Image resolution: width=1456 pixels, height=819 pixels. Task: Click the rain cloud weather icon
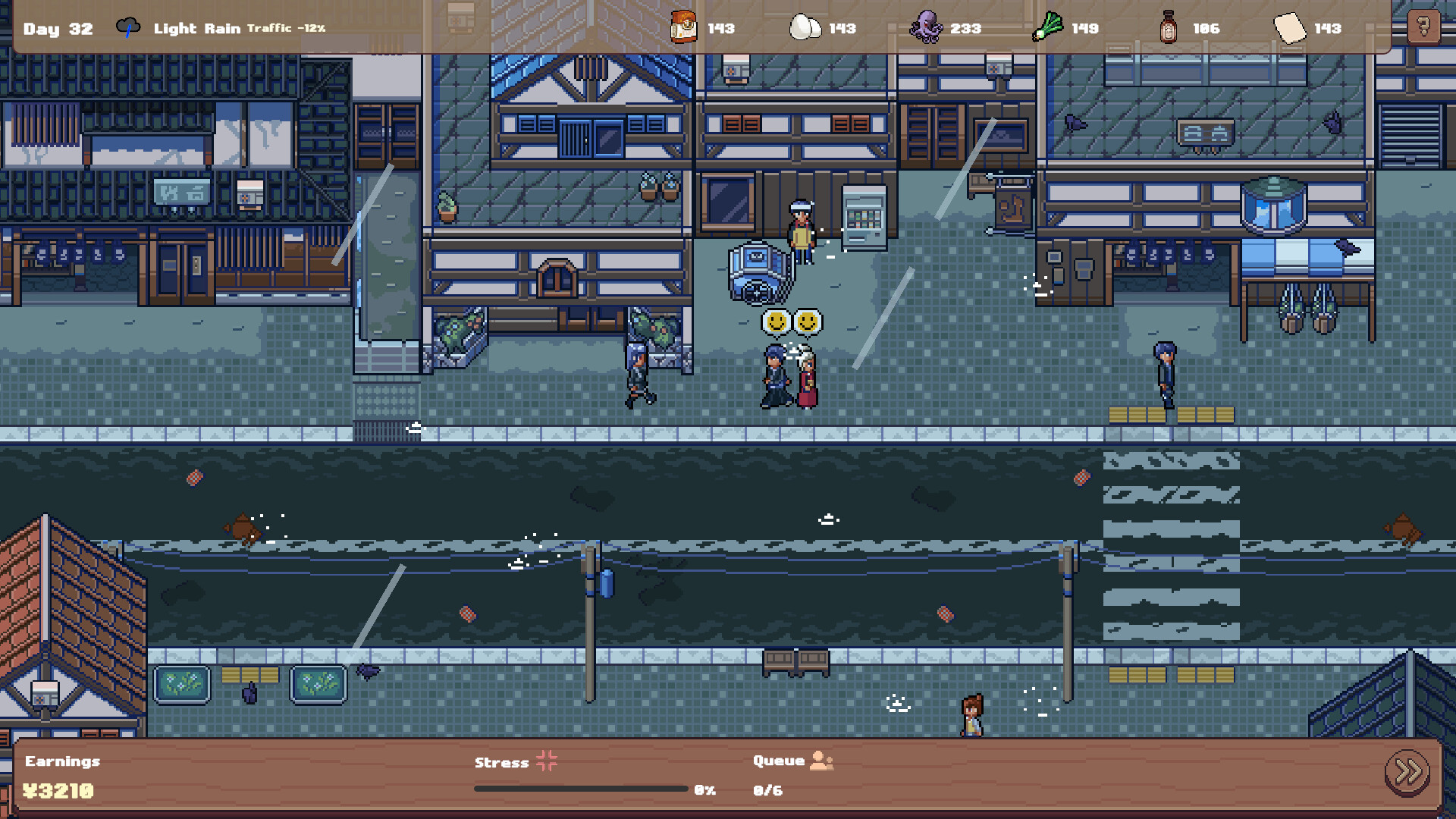126,27
